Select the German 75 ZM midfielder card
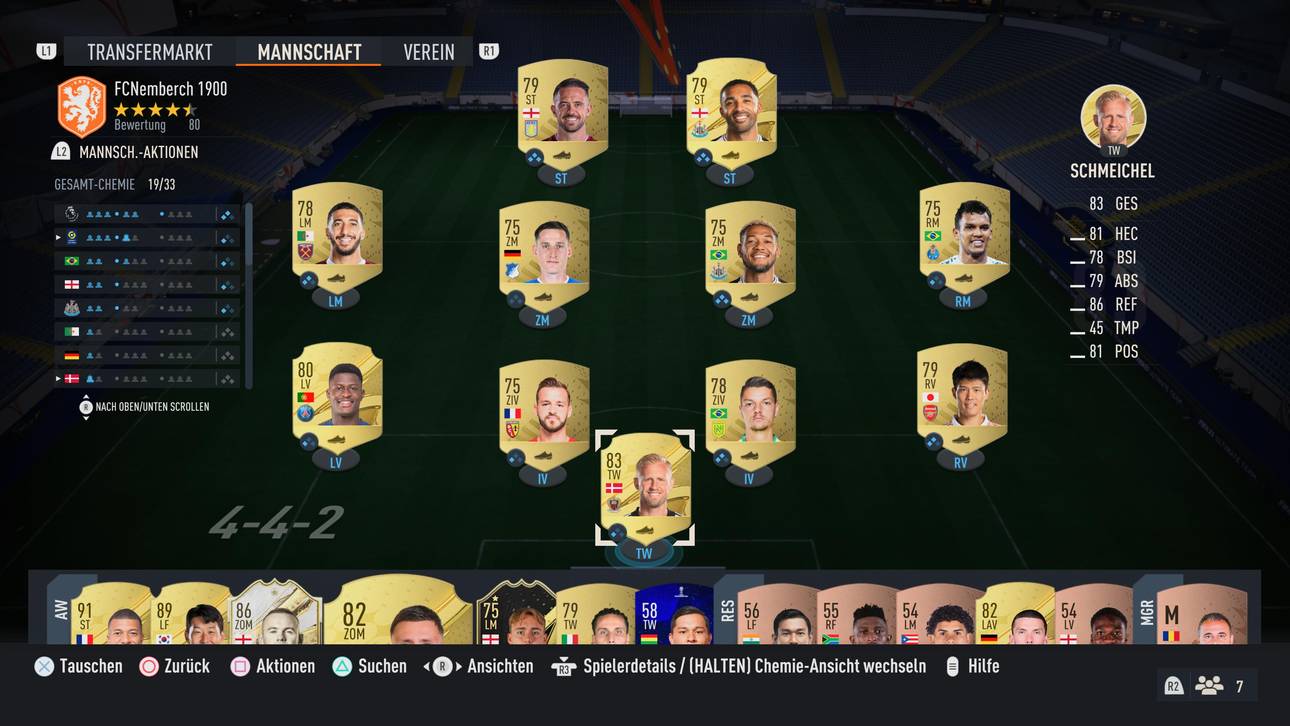Screen dimensions: 1290x726 click(x=543, y=254)
